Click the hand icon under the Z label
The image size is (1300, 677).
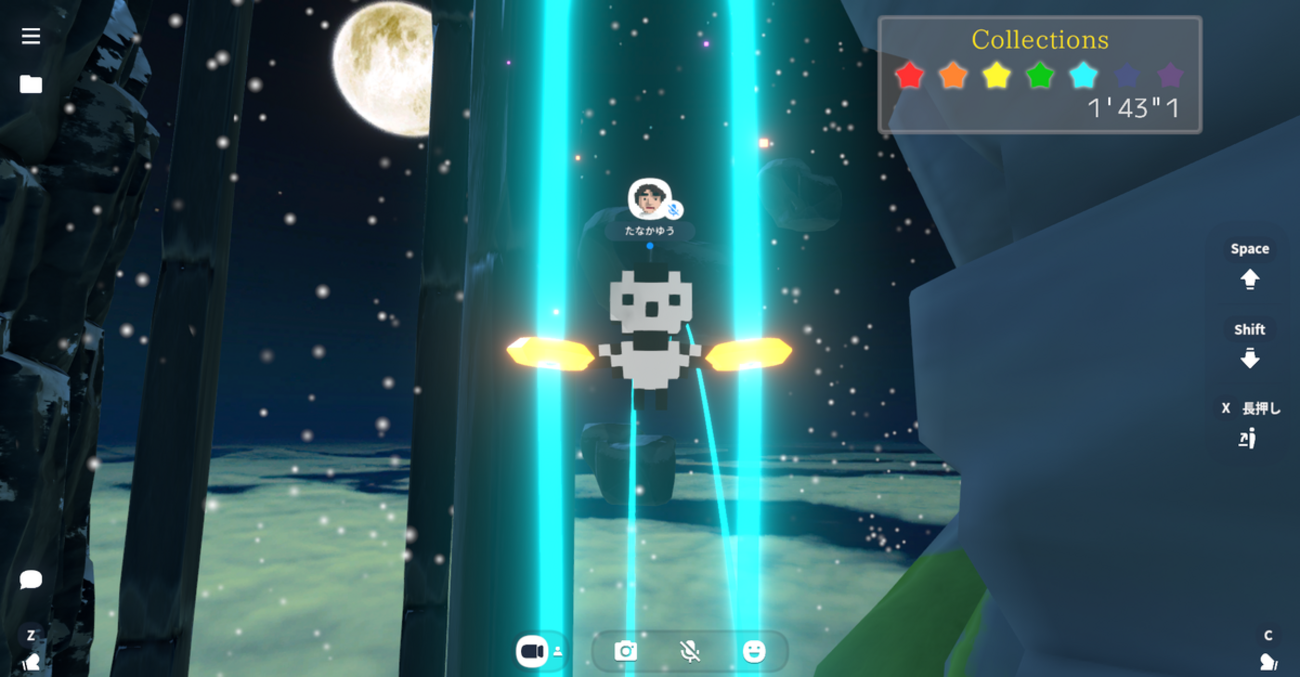[x=31, y=661]
